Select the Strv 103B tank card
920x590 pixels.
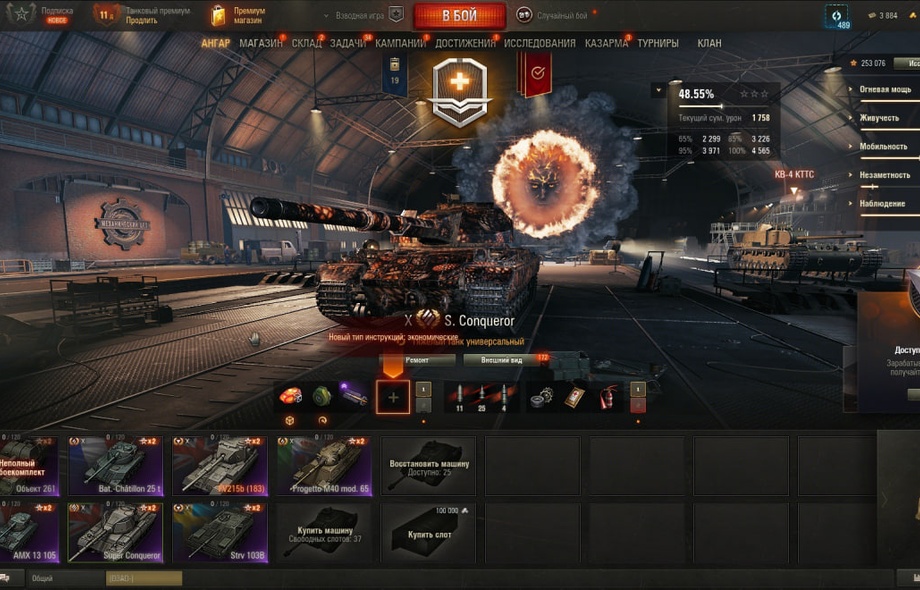[220, 532]
